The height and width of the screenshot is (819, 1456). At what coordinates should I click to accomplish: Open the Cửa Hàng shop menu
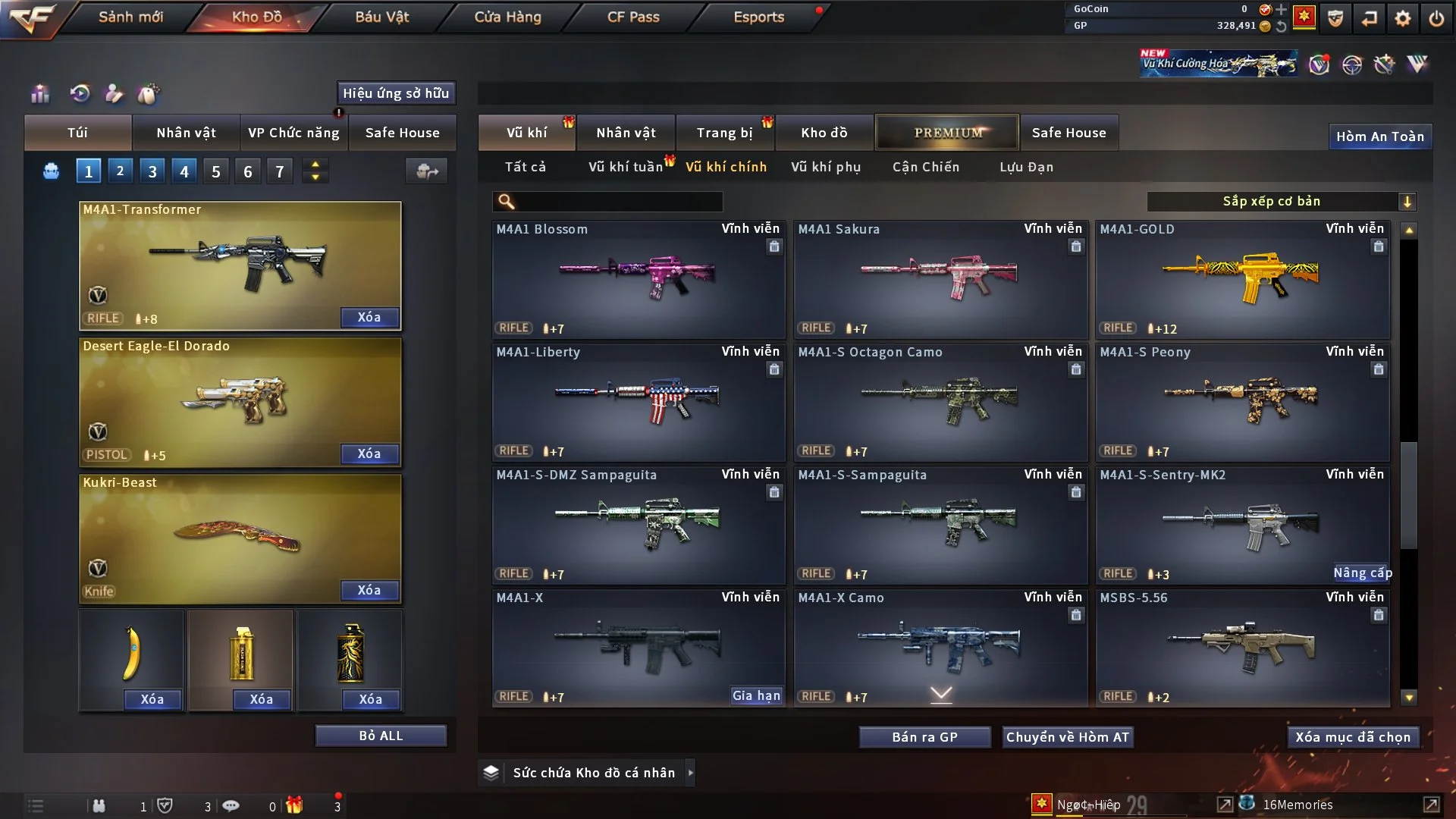[507, 17]
